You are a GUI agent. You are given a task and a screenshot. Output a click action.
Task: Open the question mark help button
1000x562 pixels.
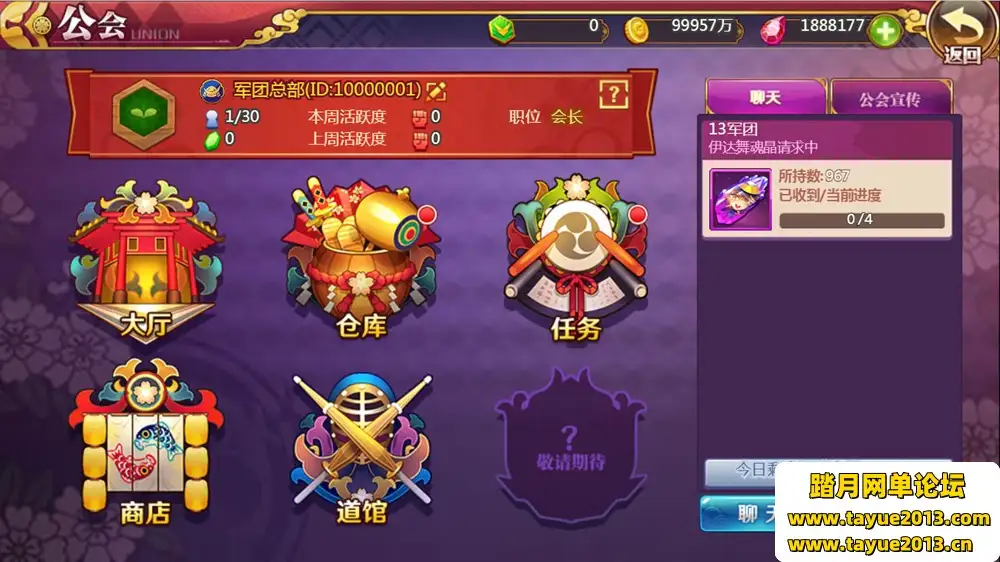(x=613, y=94)
